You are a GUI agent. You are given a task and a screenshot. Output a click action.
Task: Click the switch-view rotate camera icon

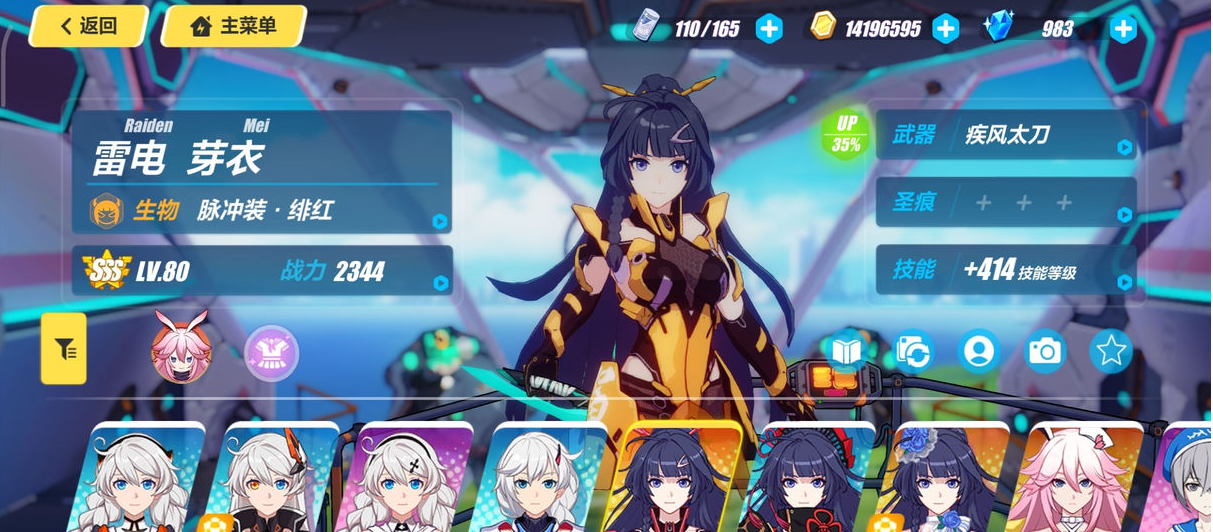click(913, 351)
